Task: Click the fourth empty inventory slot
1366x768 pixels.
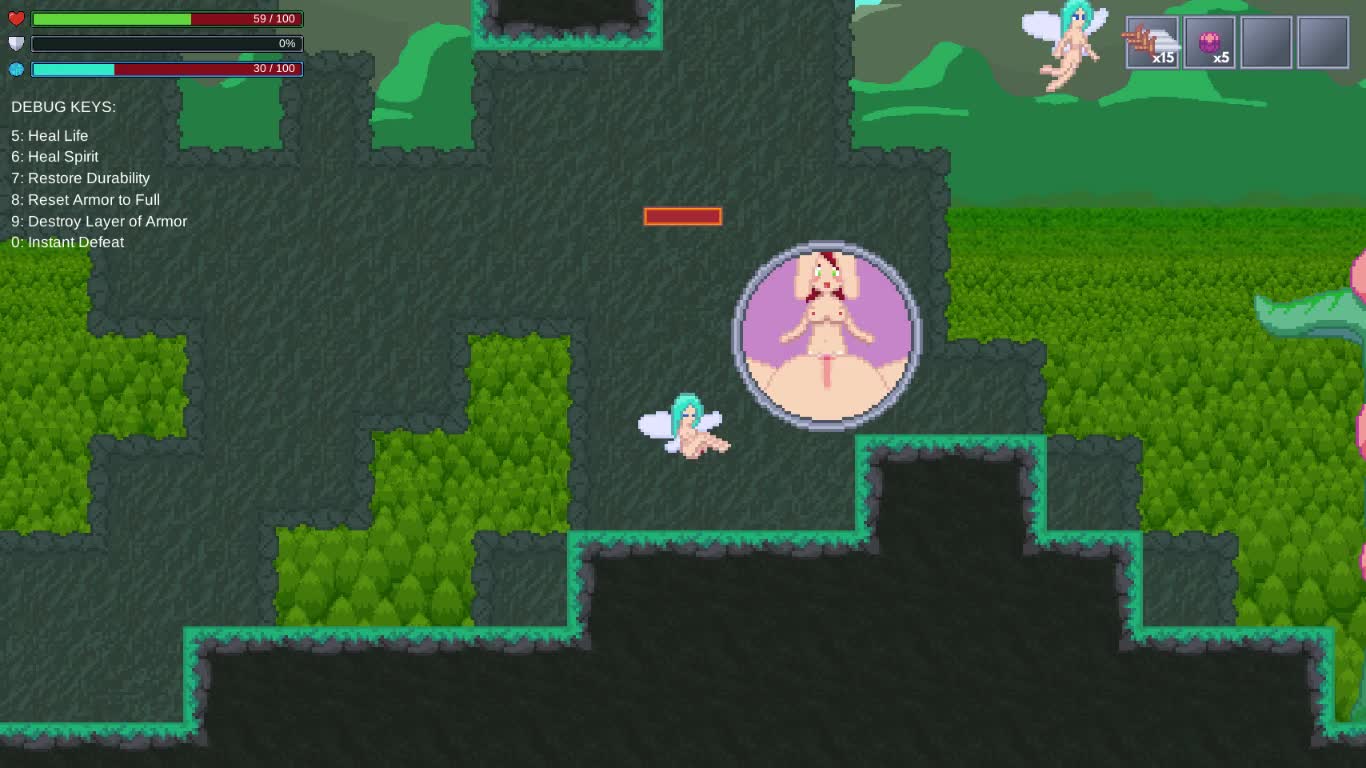Action: pyautogui.click(x=1322, y=41)
